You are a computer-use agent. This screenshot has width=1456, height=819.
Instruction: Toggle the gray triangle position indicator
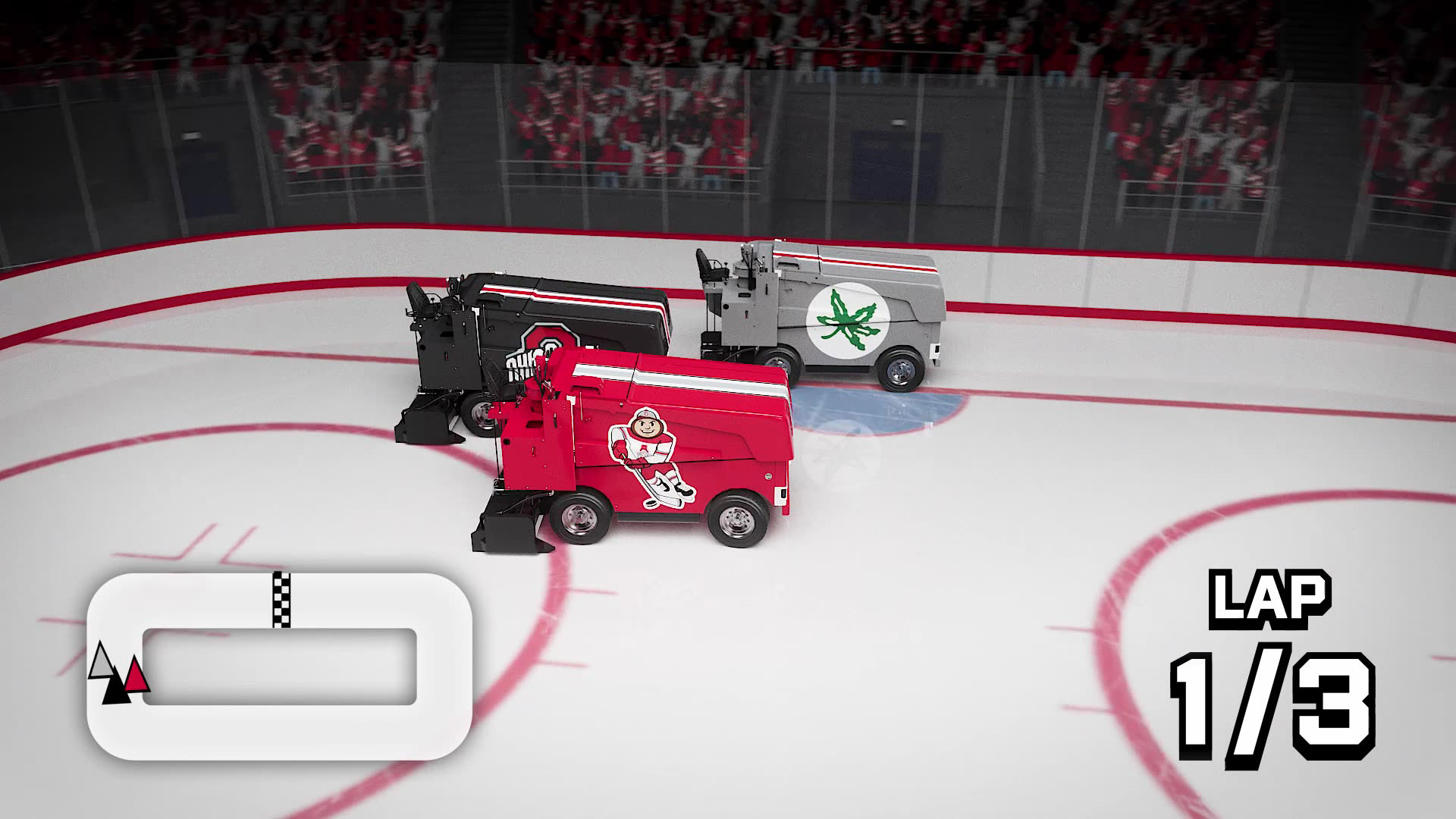pyautogui.click(x=102, y=662)
